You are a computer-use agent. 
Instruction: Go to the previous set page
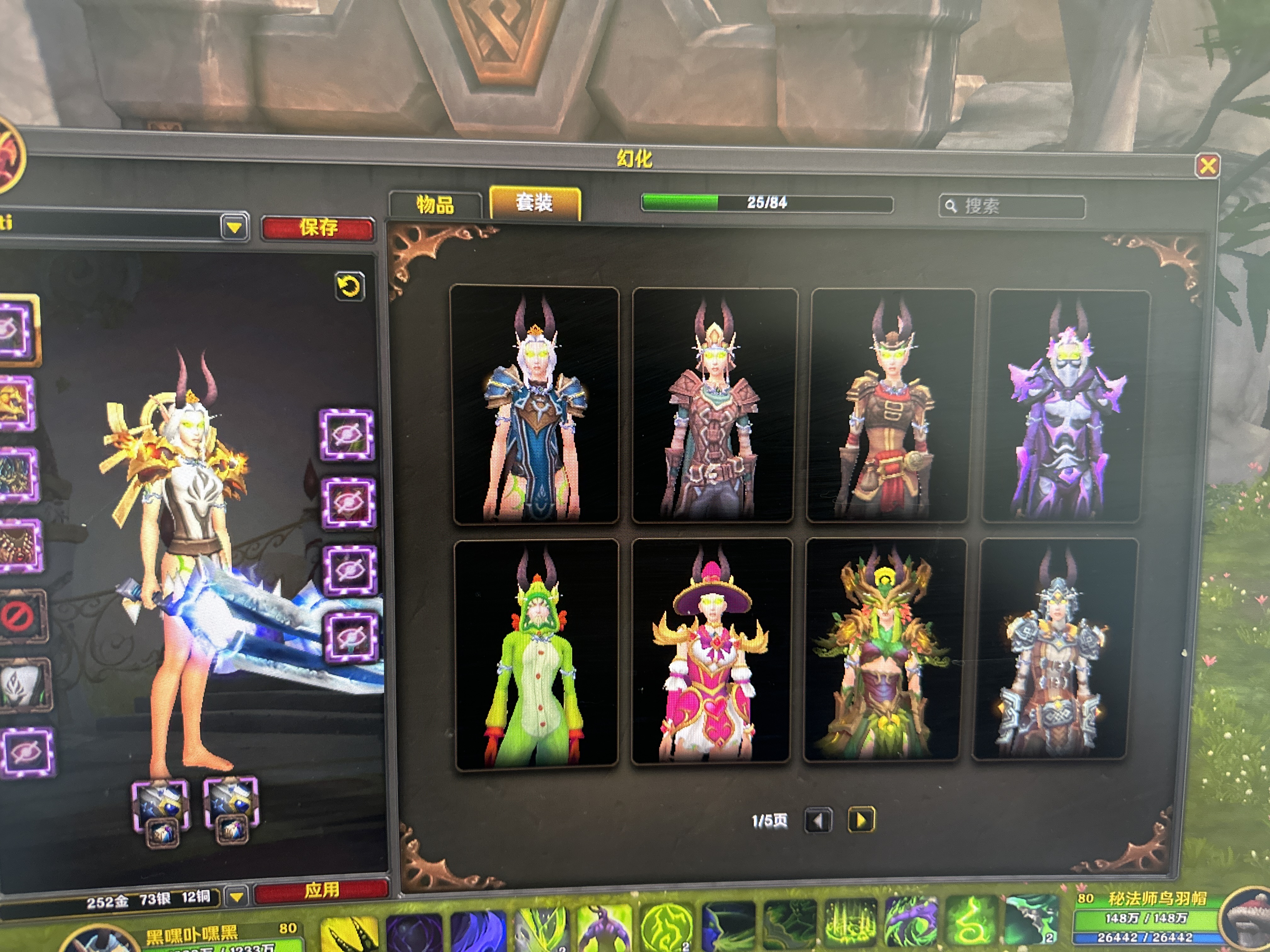(x=818, y=821)
